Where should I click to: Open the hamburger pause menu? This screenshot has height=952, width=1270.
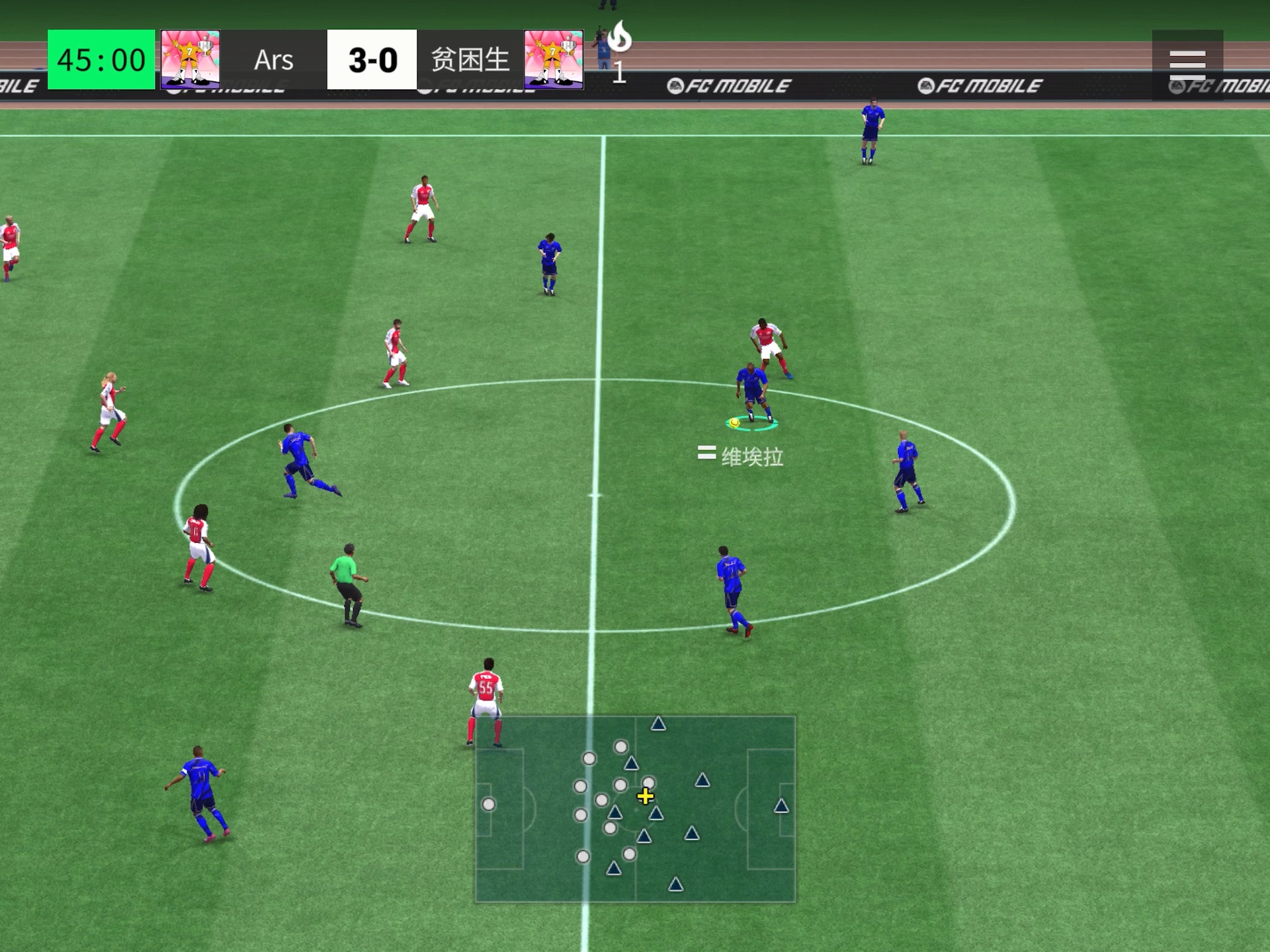coord(1187,64)
